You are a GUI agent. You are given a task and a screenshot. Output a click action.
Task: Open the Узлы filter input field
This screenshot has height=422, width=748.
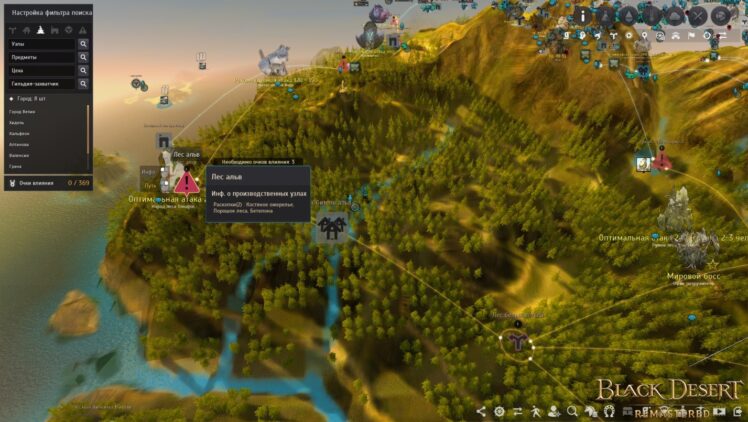point(42,45)
